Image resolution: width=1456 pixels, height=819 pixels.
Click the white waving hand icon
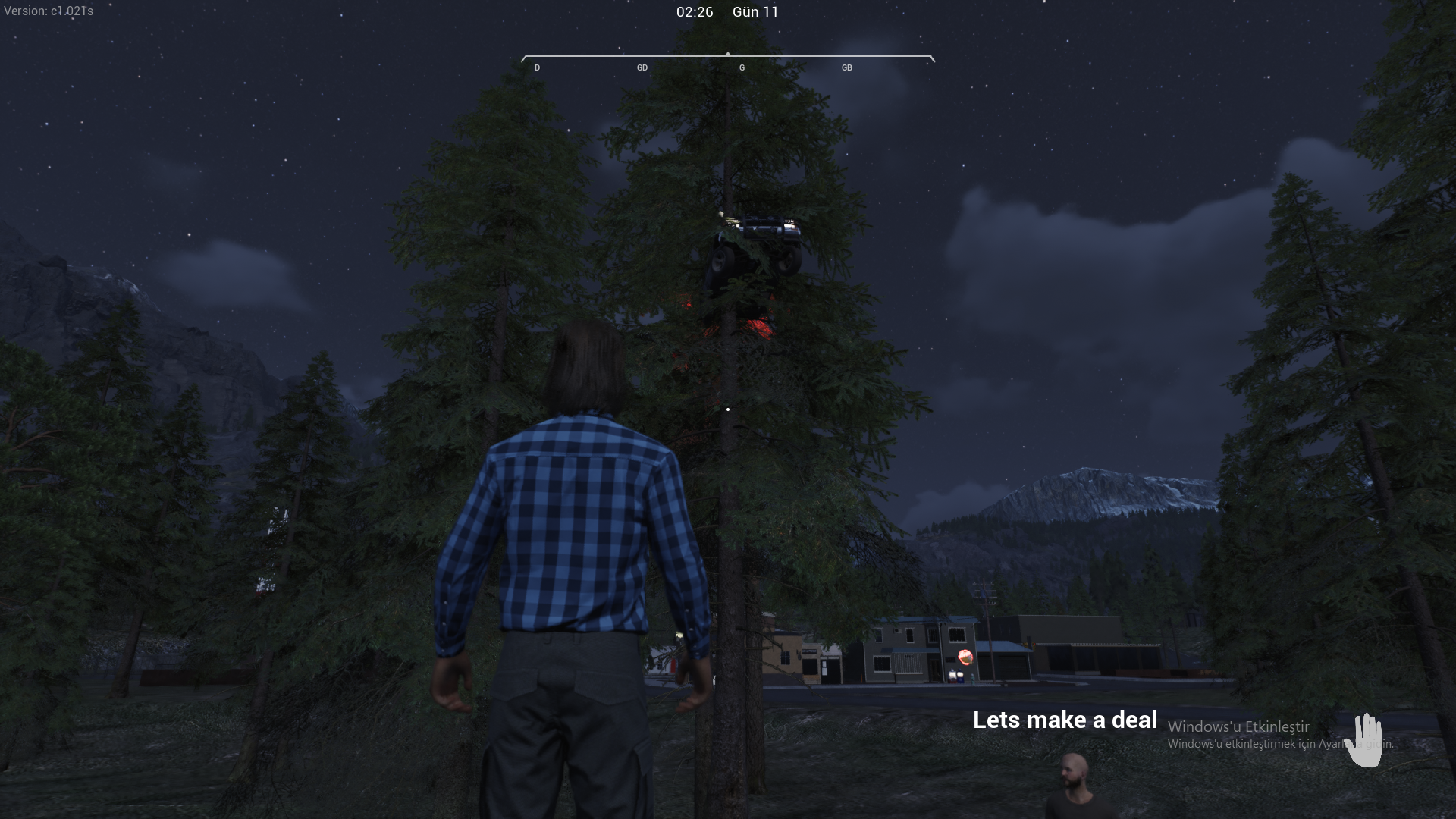tap(1364, 740)
